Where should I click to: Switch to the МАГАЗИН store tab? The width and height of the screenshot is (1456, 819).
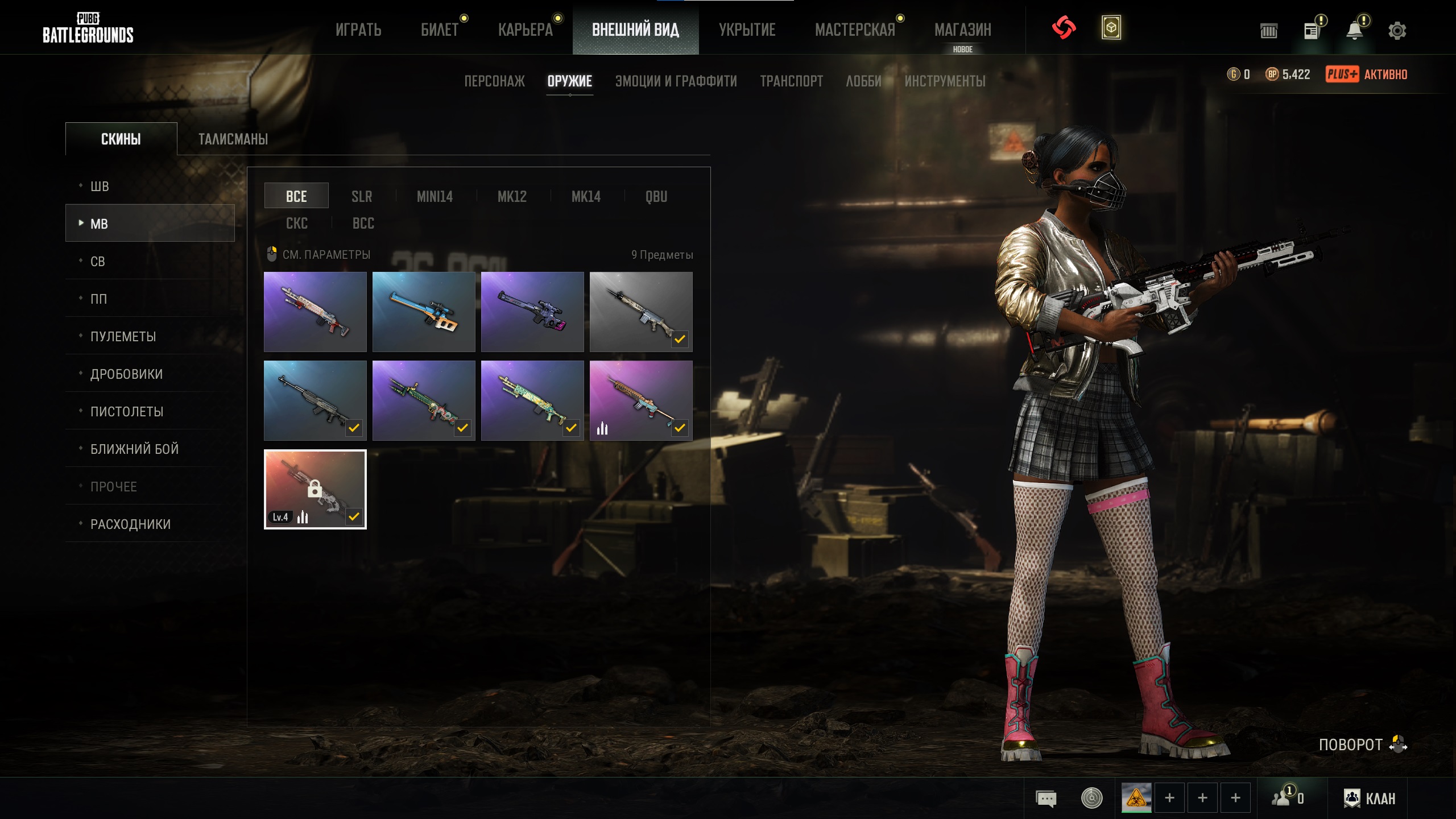(x=962, y=30)
